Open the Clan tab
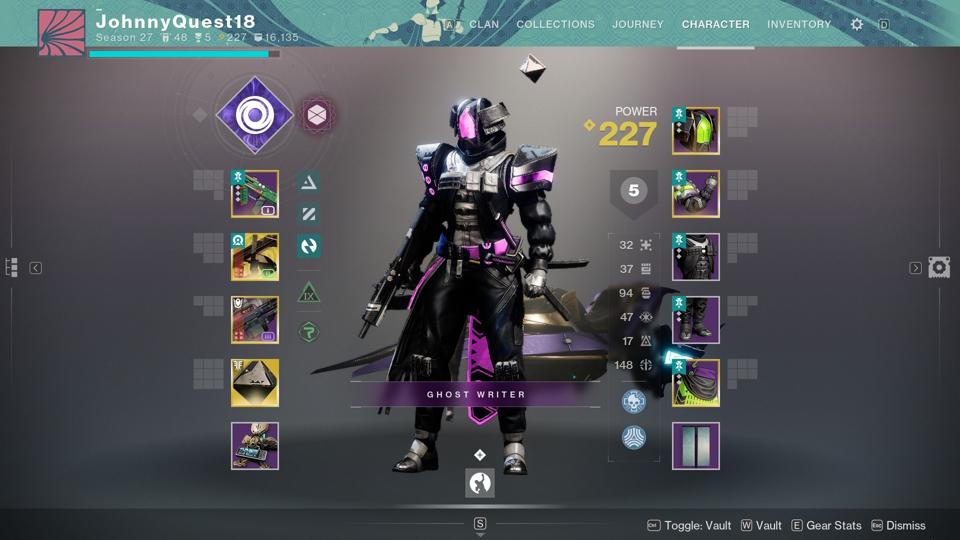960x540 pixels. [x=484, y=24]
